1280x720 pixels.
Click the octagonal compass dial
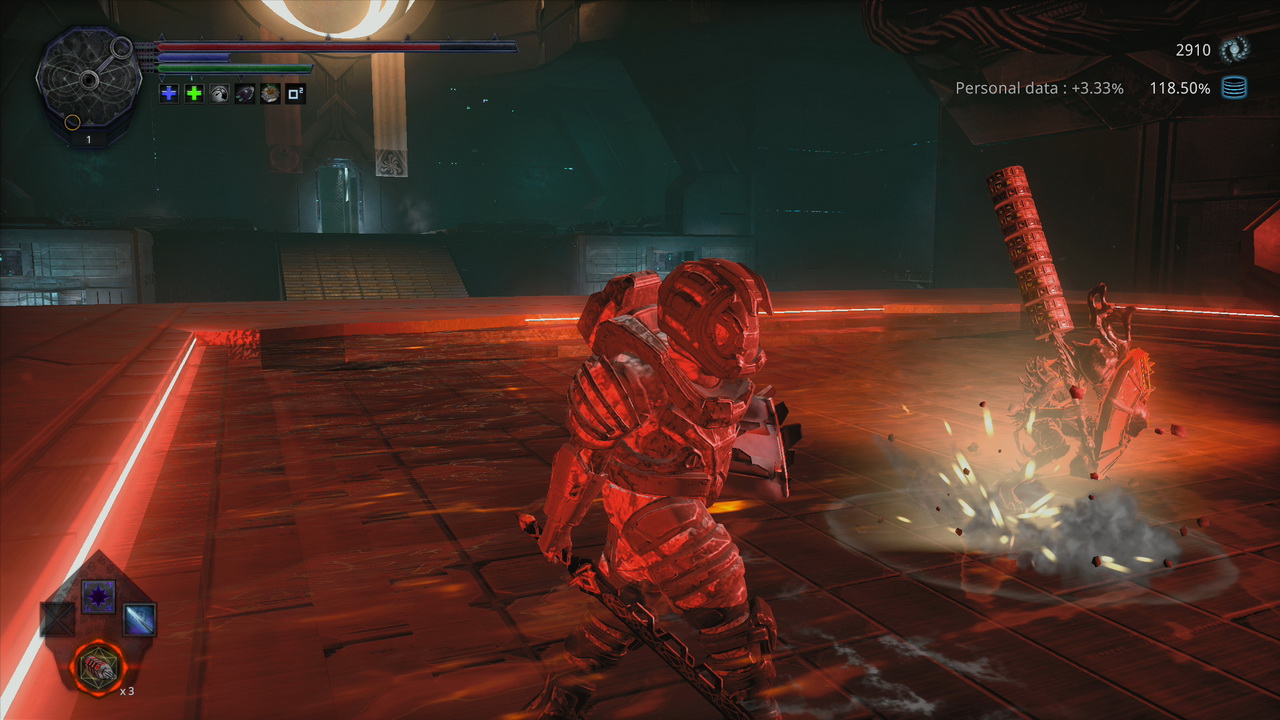[x=88, y=80]
